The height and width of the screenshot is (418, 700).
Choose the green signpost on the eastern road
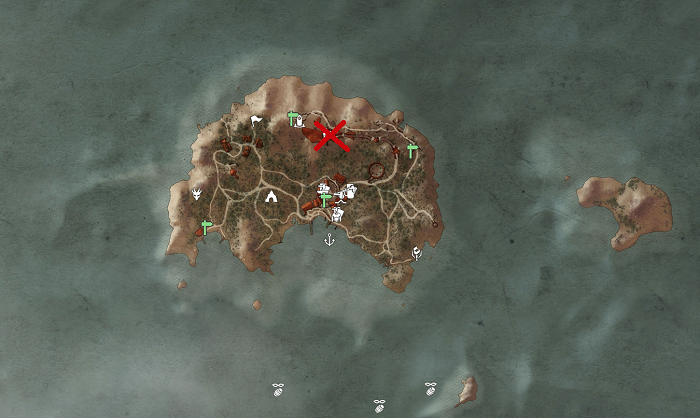(412, 150)
